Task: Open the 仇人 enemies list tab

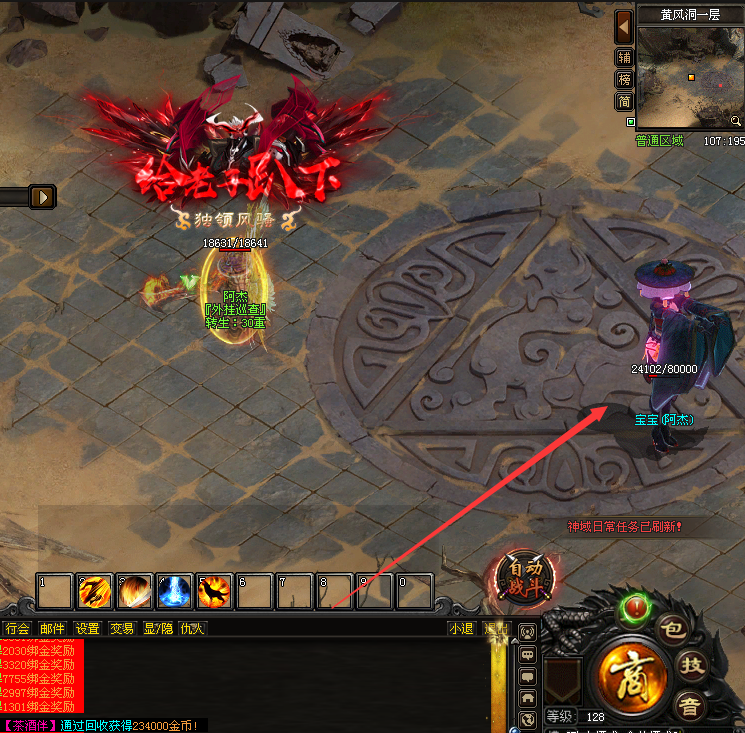Action: (192, 629)
